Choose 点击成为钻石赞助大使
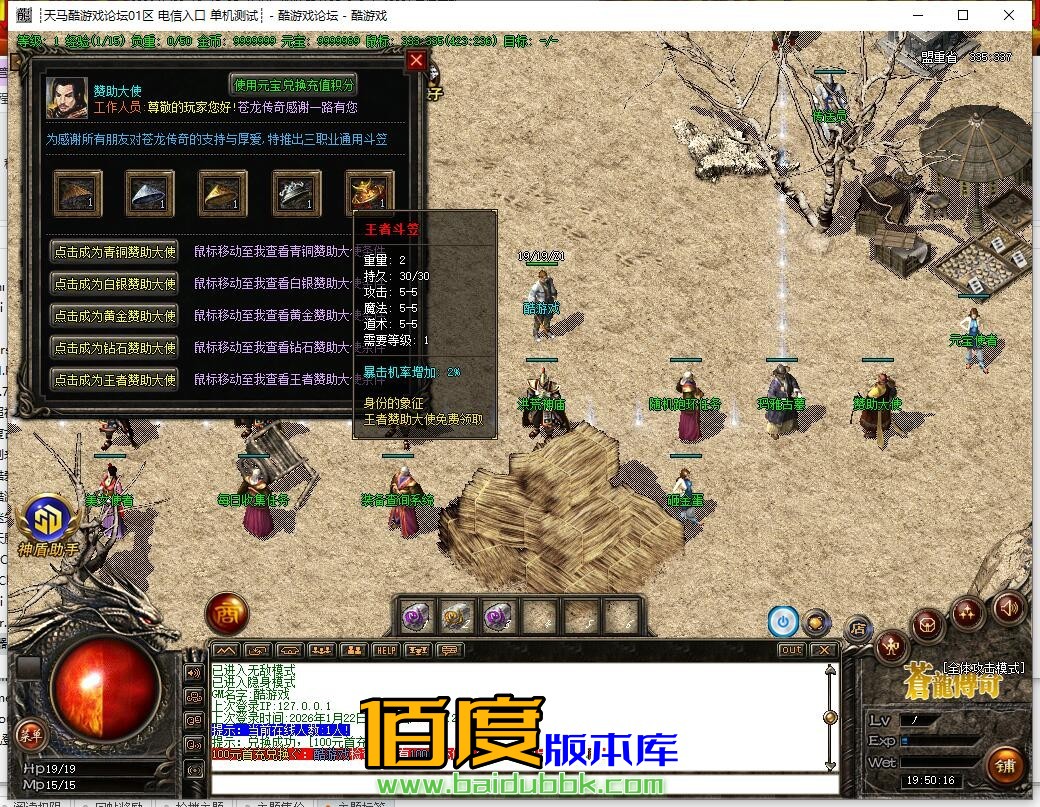Viewport: 1040px width, 807px height. tap(115, 348)
